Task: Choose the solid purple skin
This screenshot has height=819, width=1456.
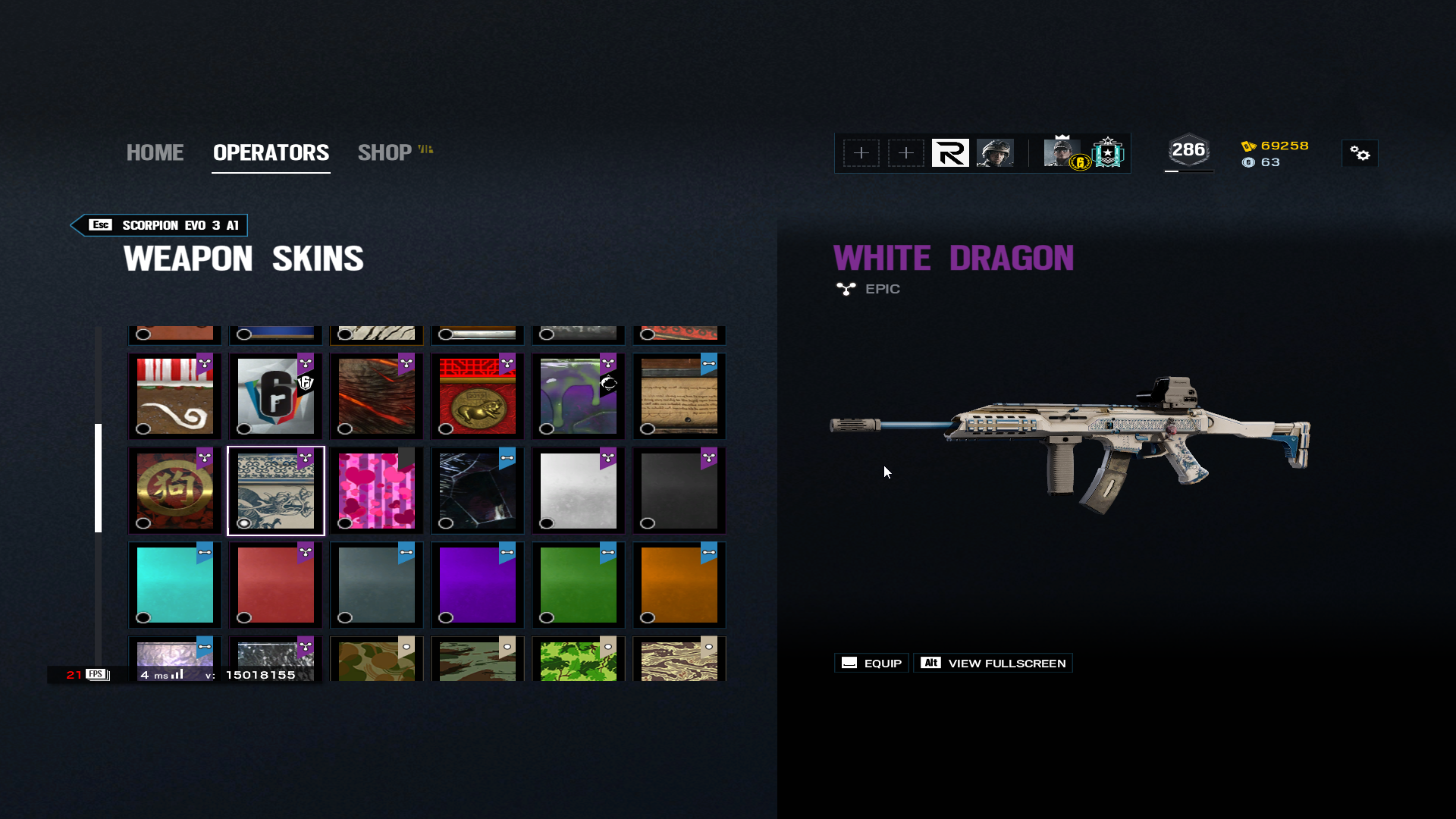Action: coord(477,585)
